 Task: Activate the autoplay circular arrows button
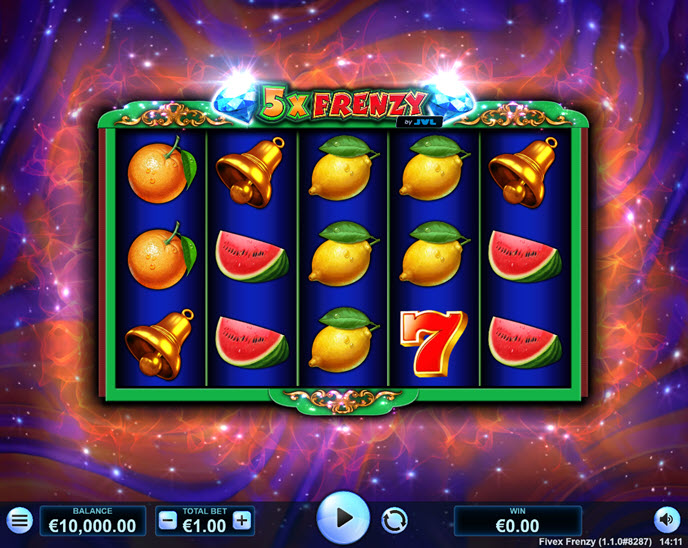point(395,520)
